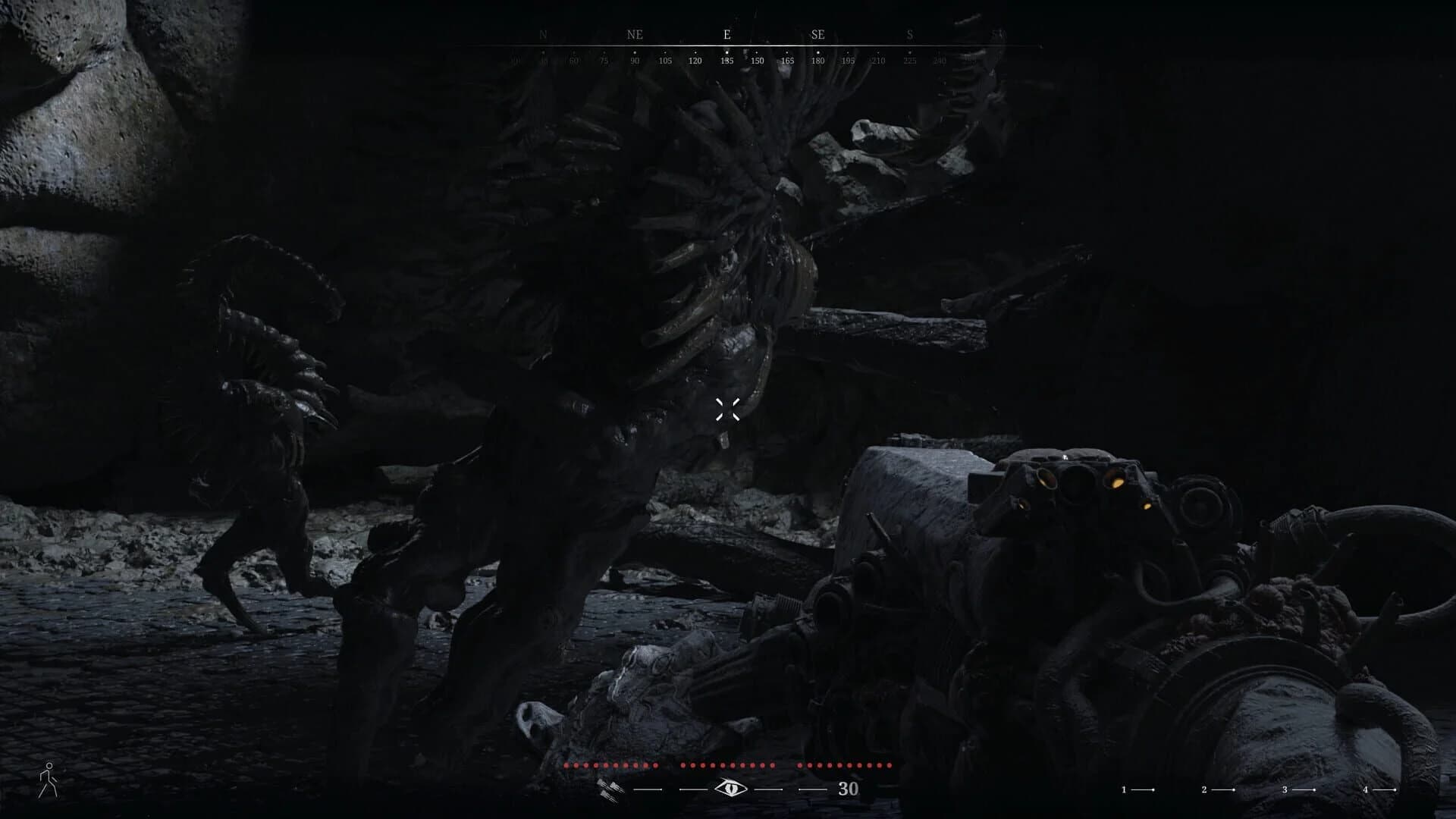Click the SE marker on the compass

click(817, 34)
